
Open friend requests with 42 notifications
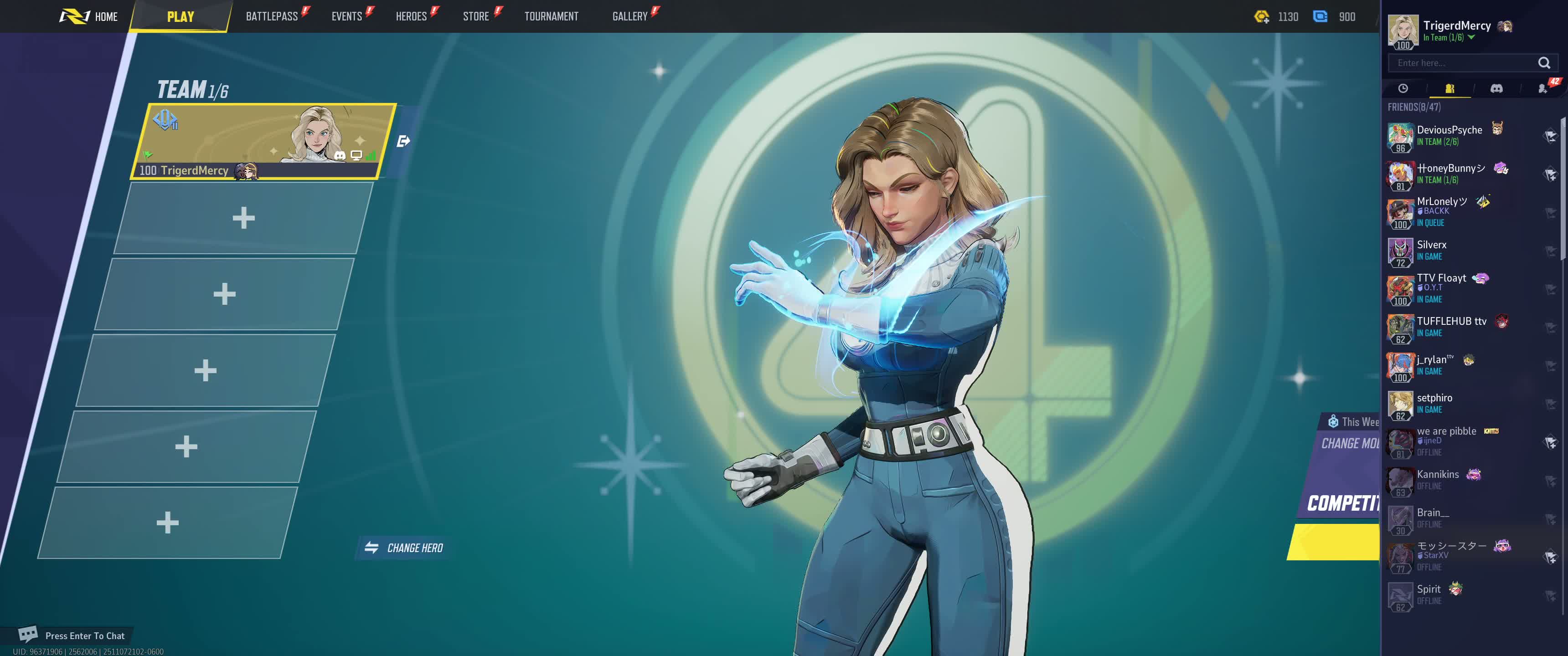(1543, 89)
